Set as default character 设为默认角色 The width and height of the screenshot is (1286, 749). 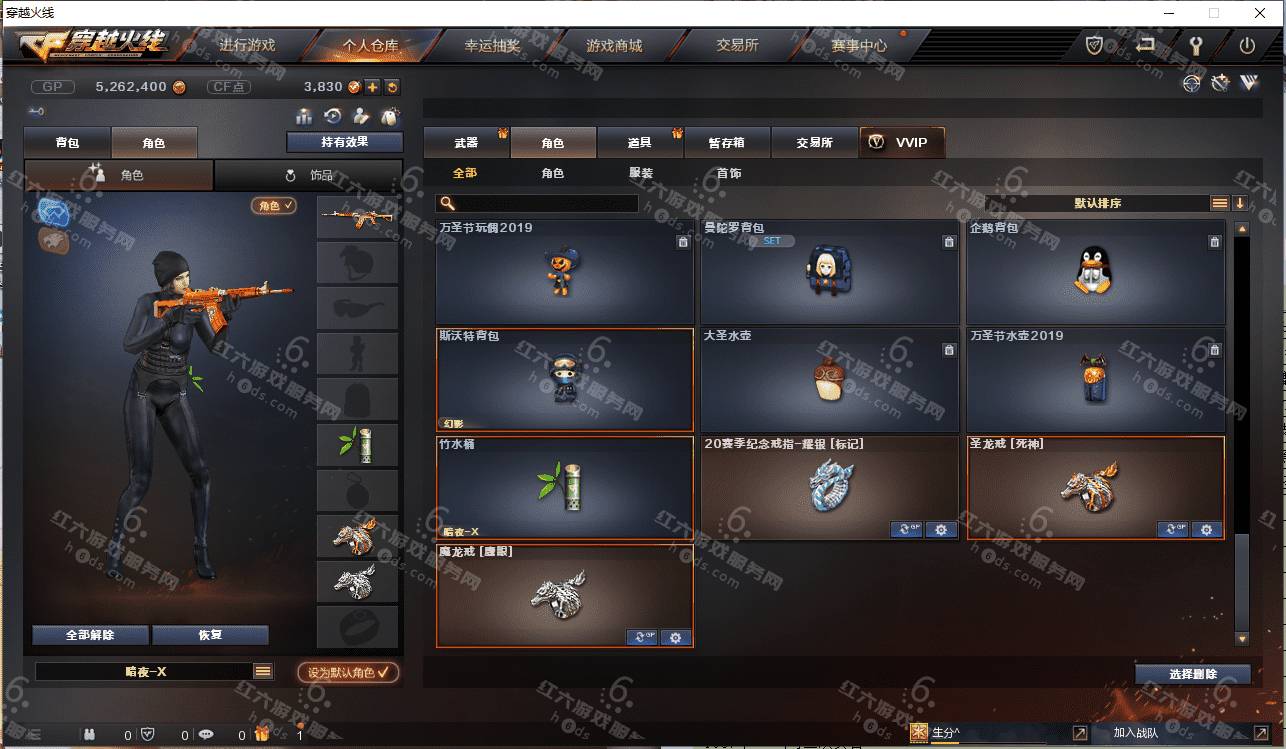(x=349, y=672)
